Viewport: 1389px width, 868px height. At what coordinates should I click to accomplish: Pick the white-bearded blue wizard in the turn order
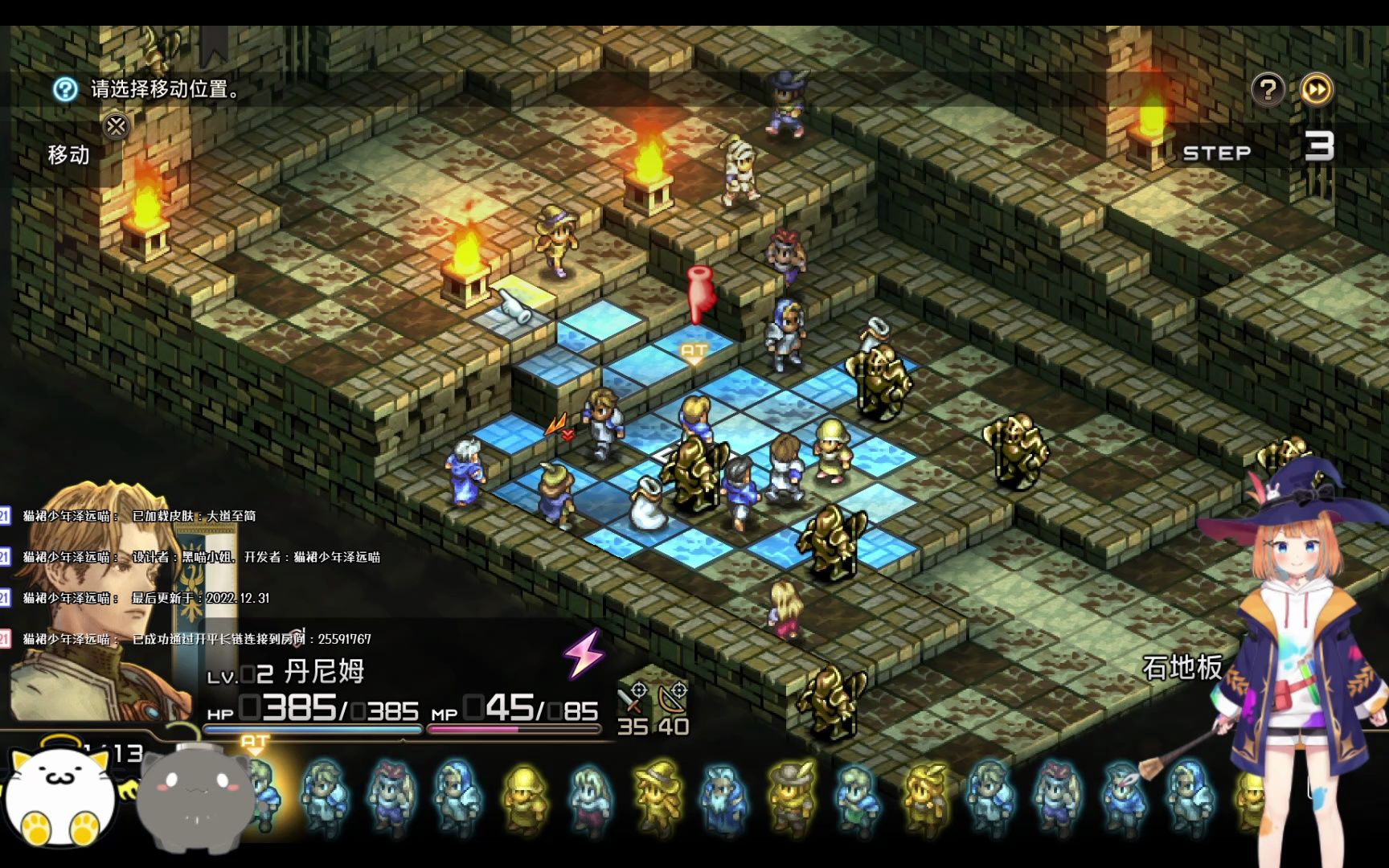pyautogui.click(x=724, y=797)
